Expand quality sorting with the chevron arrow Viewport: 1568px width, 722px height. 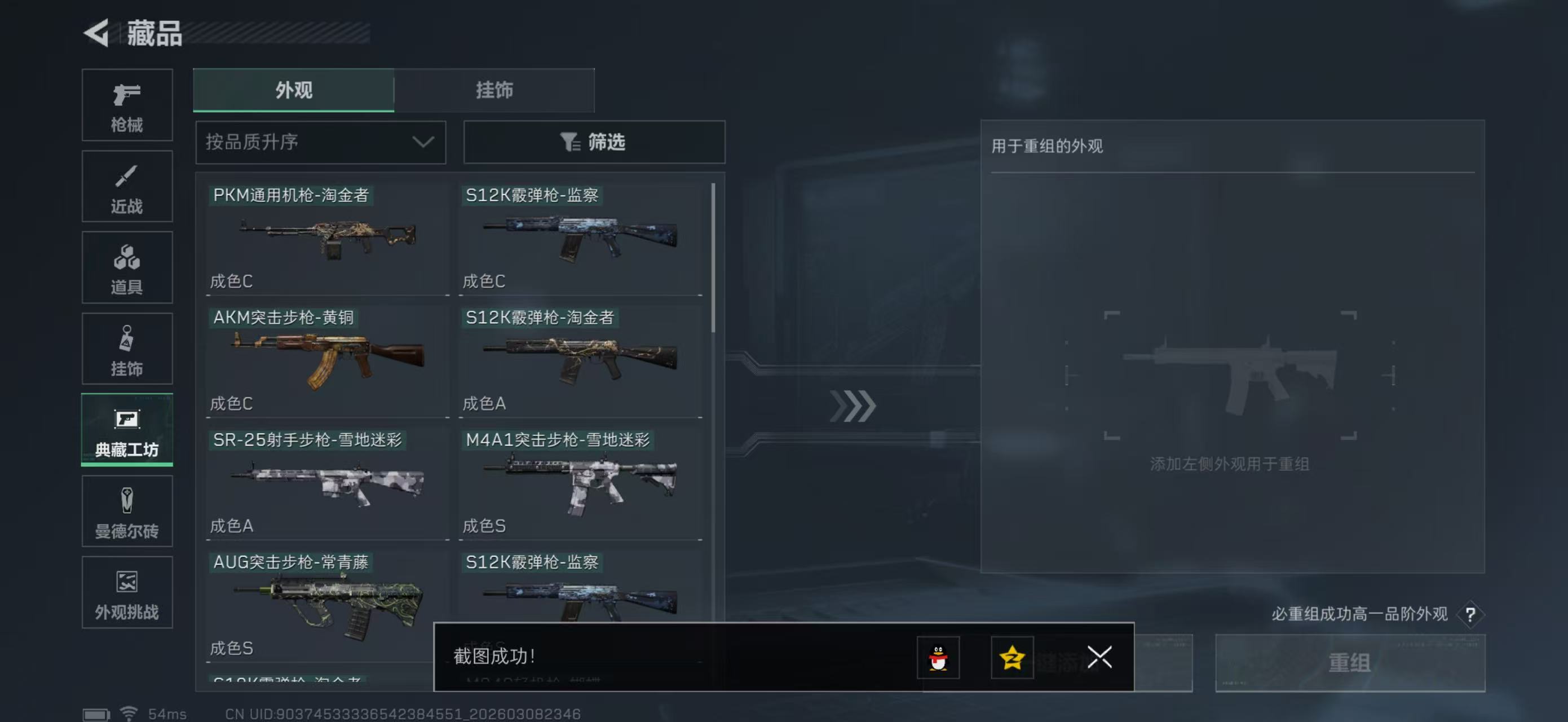(423, 142)
